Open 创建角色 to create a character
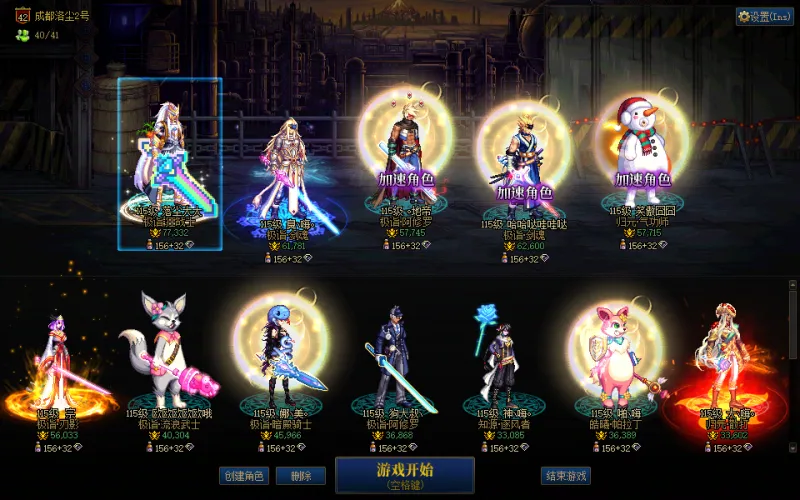Viewport: 800px width, 500px height. point(243,476)
